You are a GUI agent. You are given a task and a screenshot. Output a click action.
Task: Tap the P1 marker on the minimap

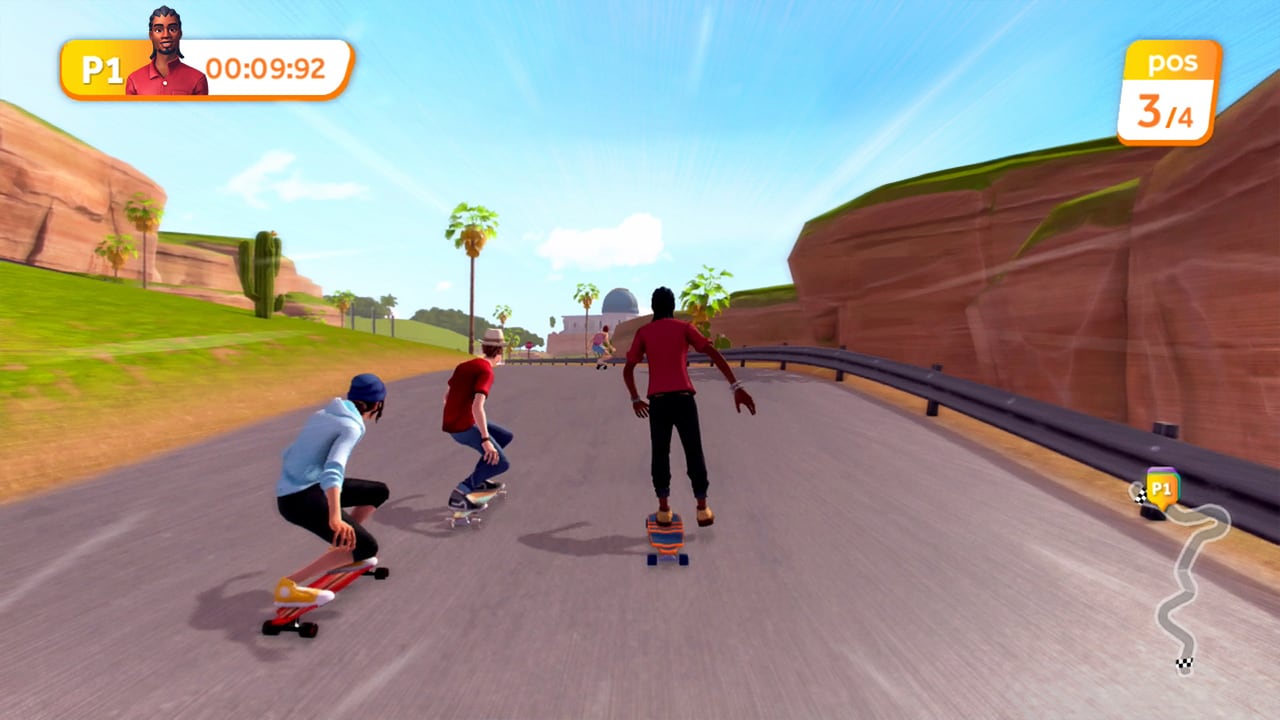(1163, 487)
